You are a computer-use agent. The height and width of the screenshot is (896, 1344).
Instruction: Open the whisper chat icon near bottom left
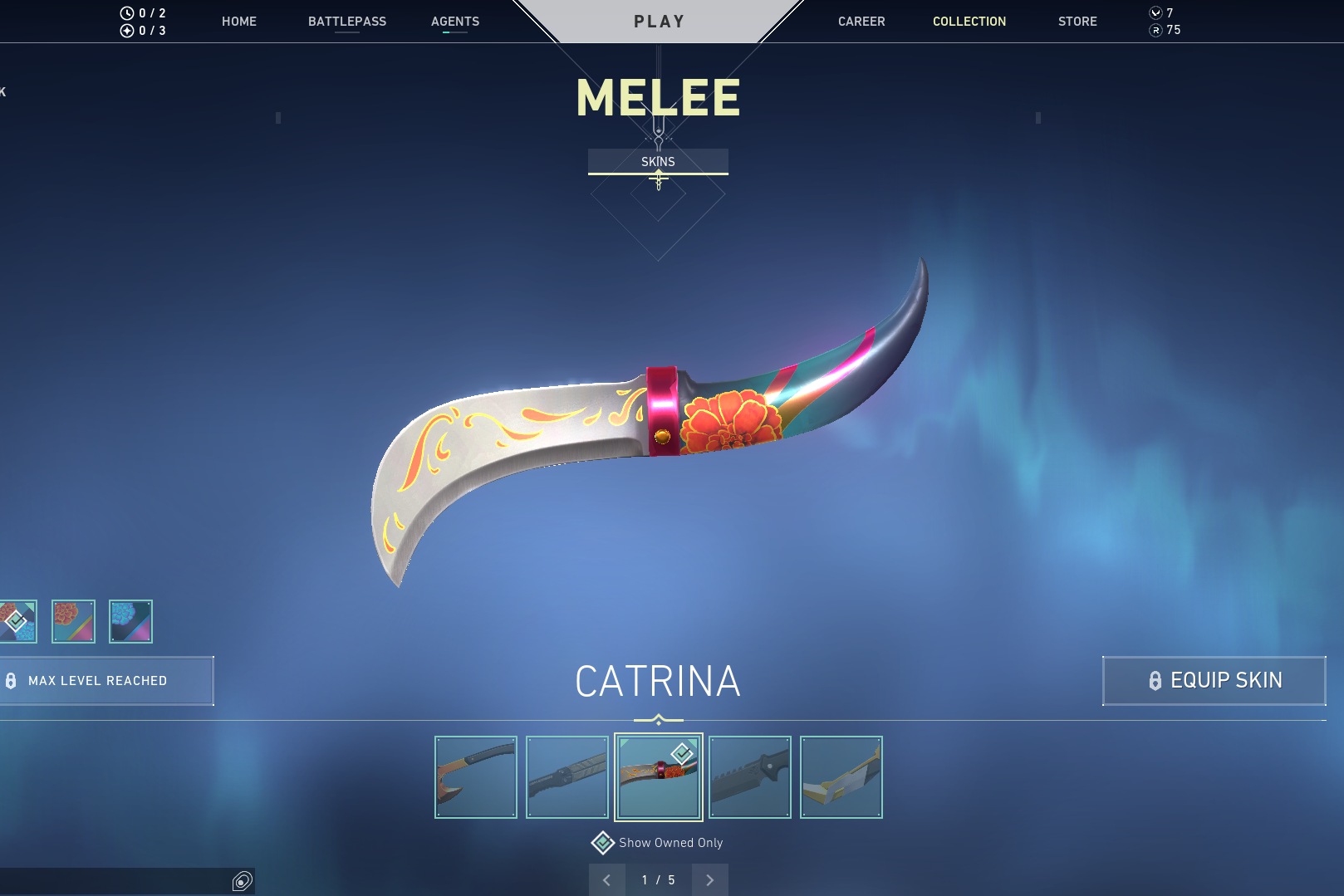click(x=242, y=882)
